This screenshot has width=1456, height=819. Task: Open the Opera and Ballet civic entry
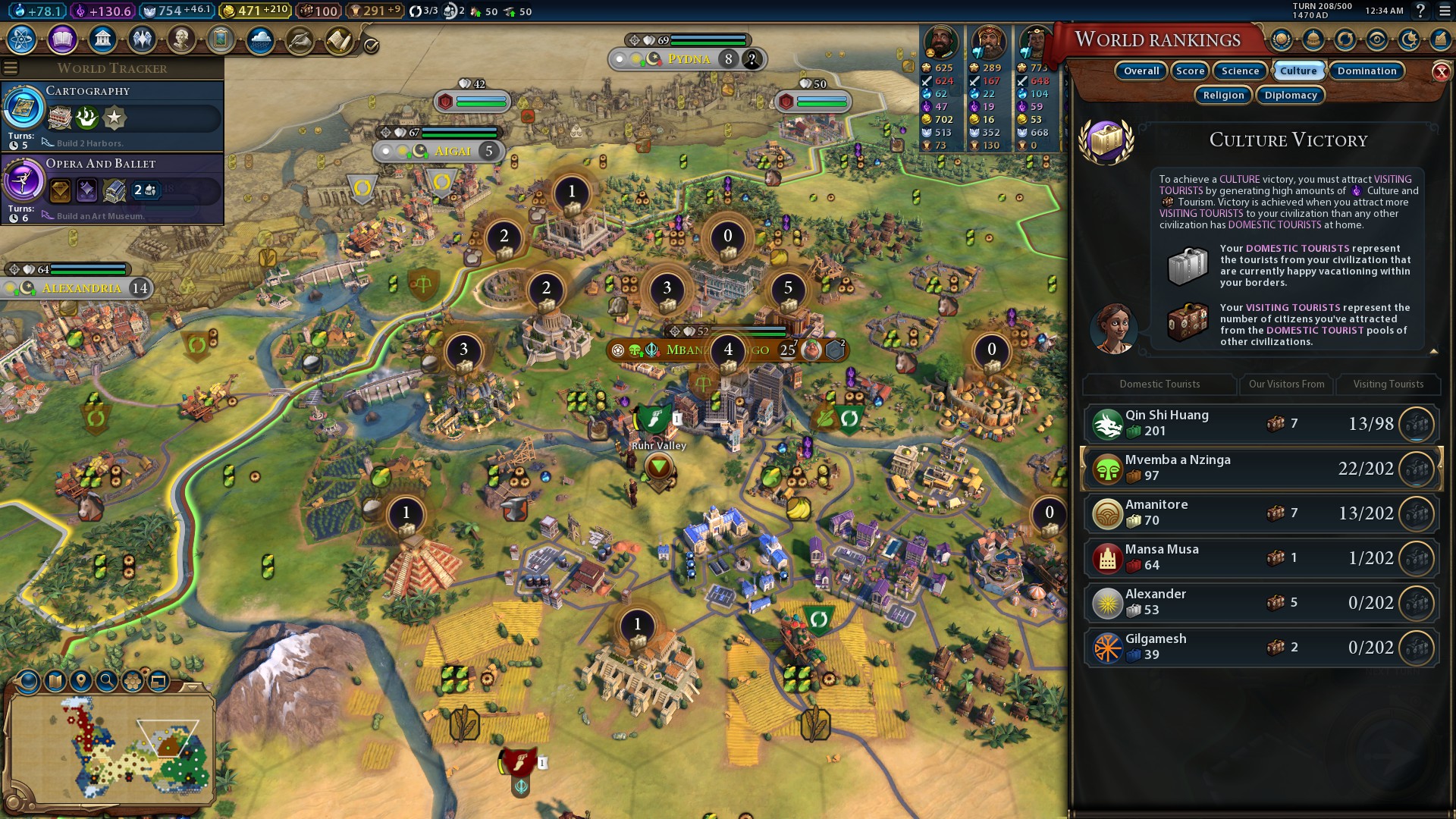tap(112, 189)
